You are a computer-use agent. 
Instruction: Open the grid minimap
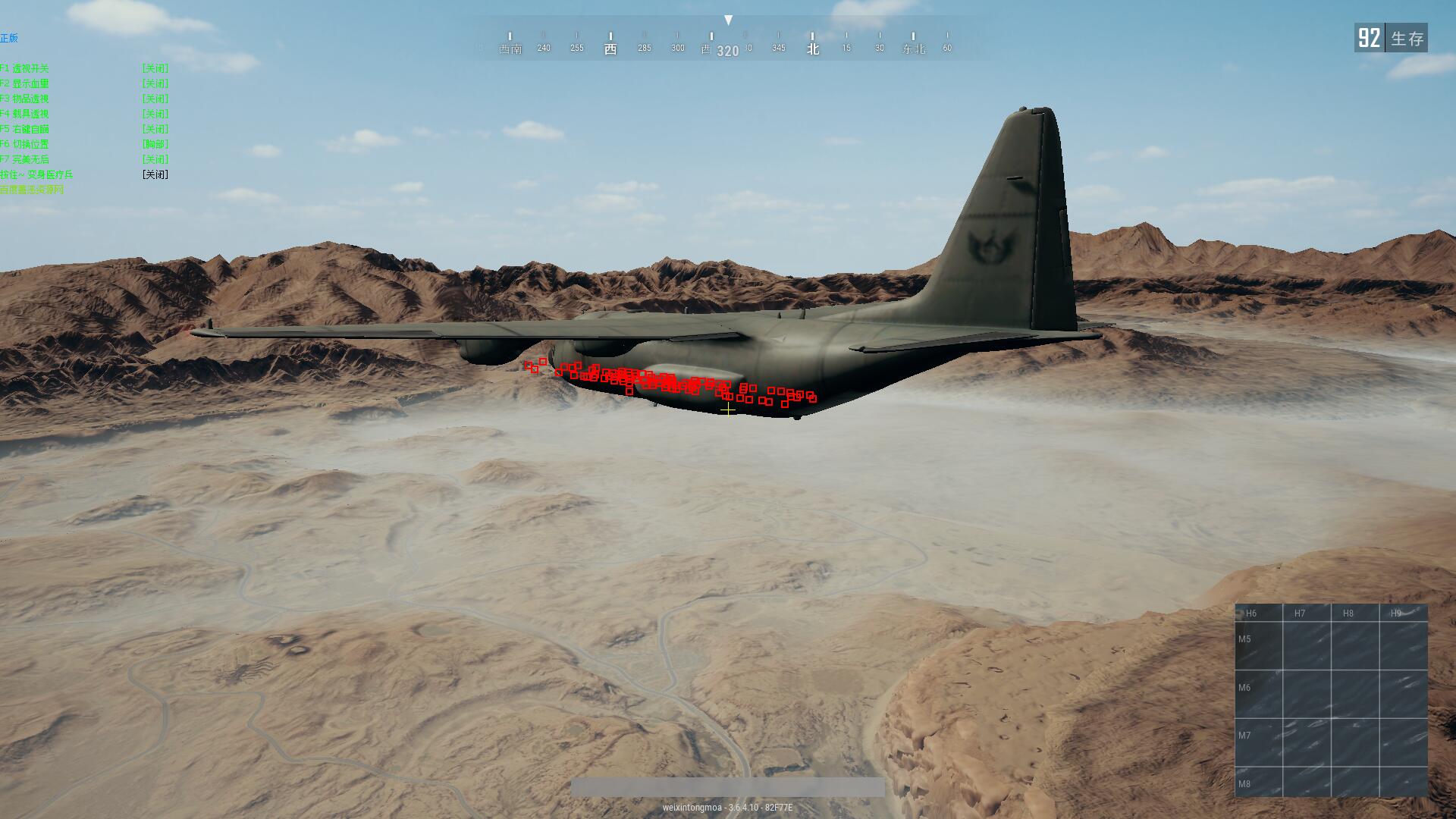click(1331, 699)
